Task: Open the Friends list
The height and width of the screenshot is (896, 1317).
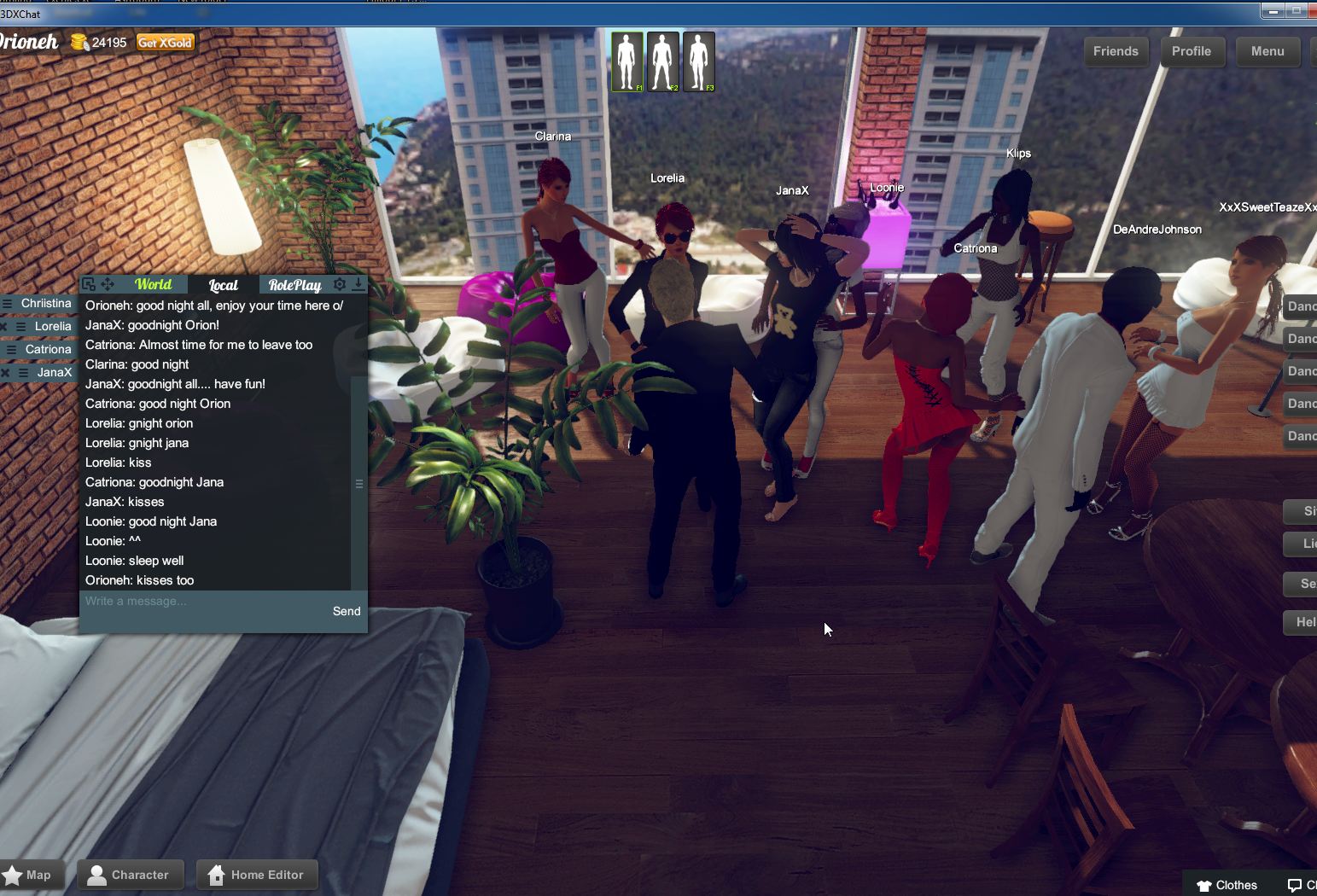Action: pos(1116,51)
